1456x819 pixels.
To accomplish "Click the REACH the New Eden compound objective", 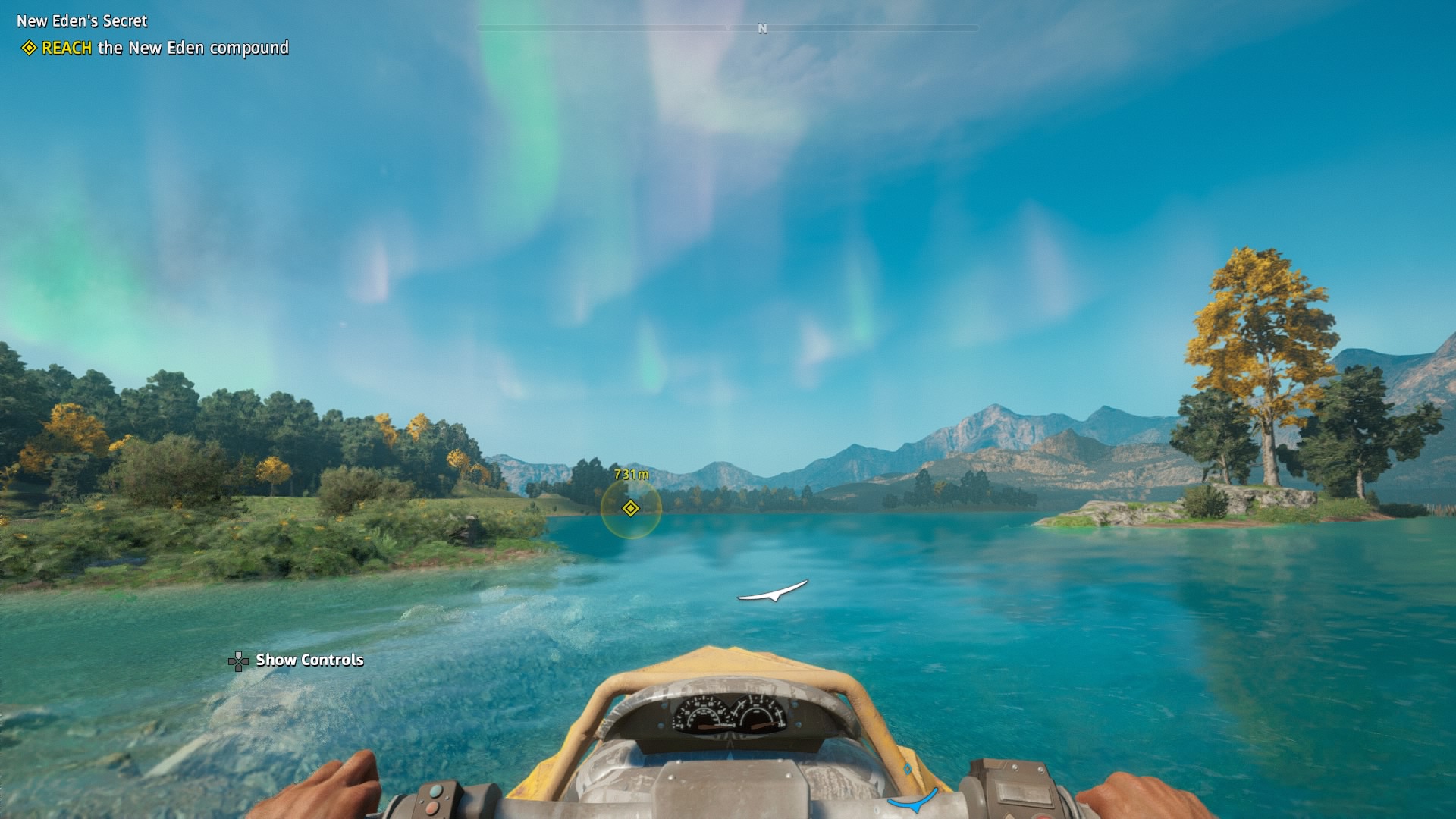I will click(165, 48).
